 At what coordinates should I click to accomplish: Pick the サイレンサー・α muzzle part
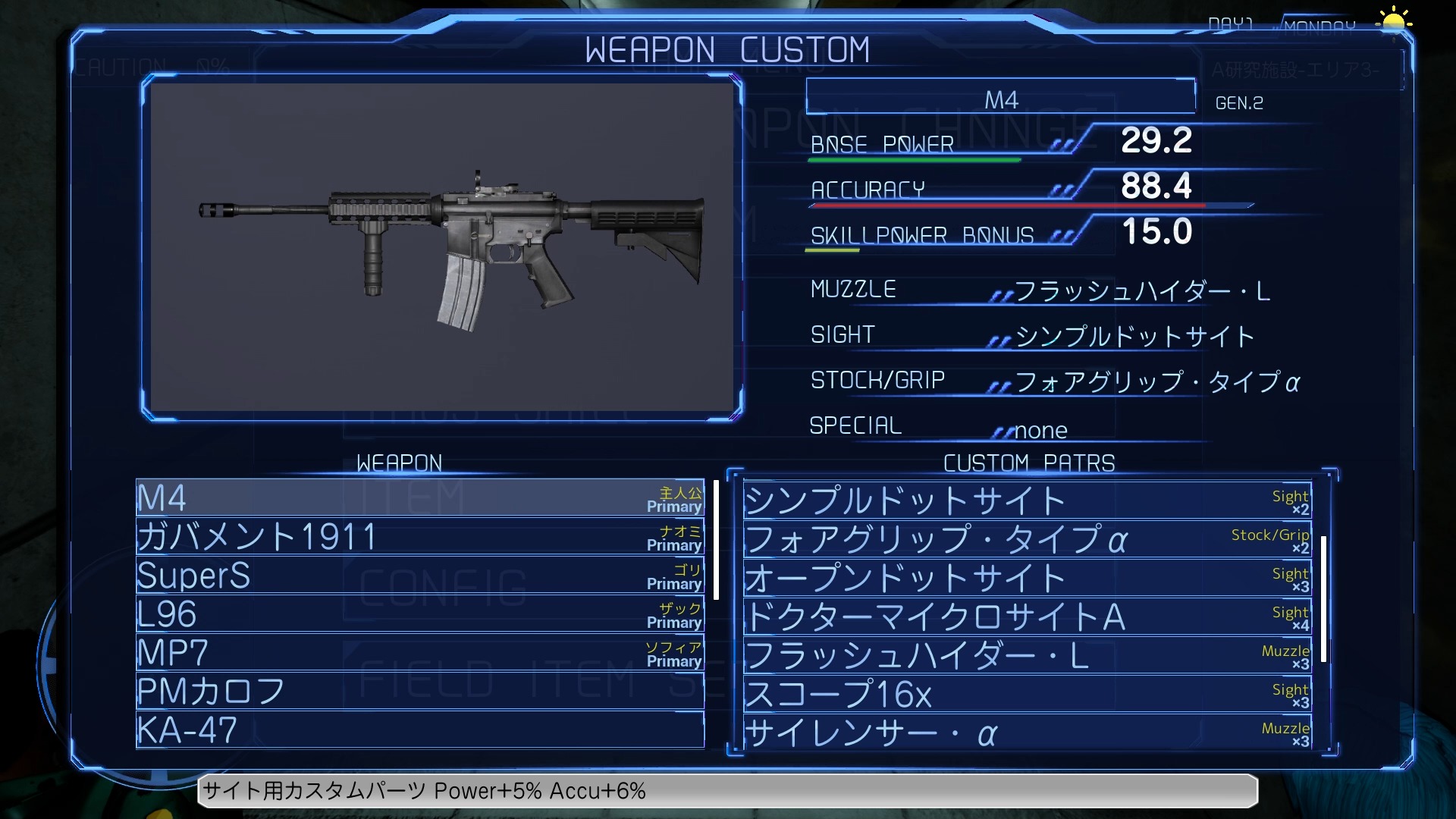click(1027, 733)
